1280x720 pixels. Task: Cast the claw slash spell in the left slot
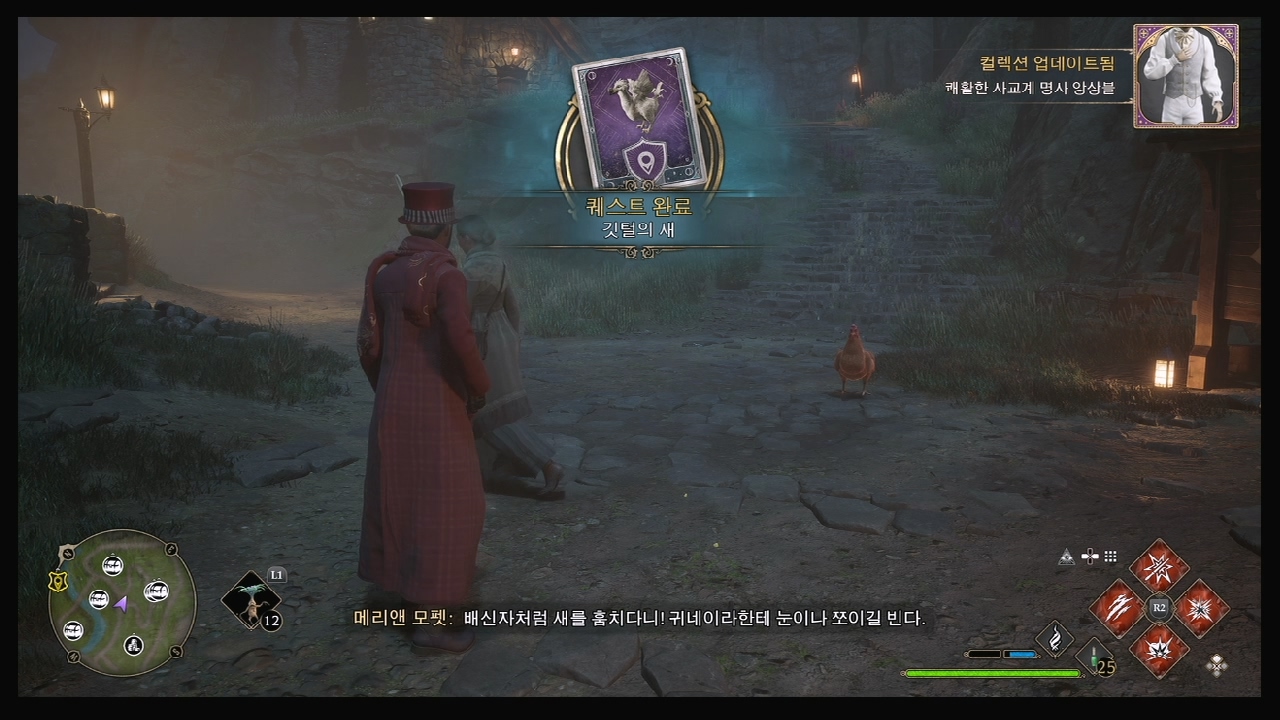click(x=1116, y=608)
